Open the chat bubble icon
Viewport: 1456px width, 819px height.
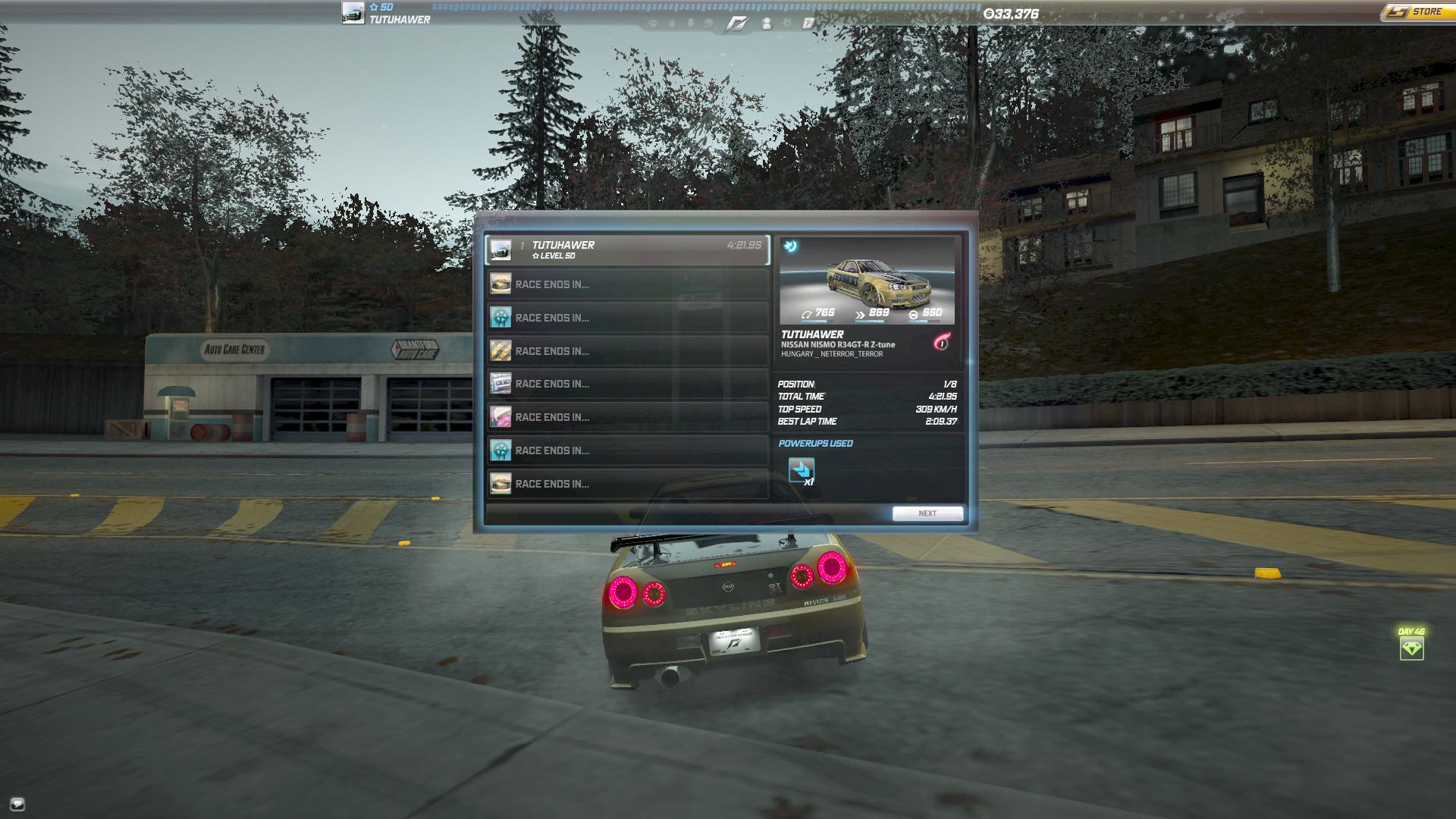tap(17, 804)
